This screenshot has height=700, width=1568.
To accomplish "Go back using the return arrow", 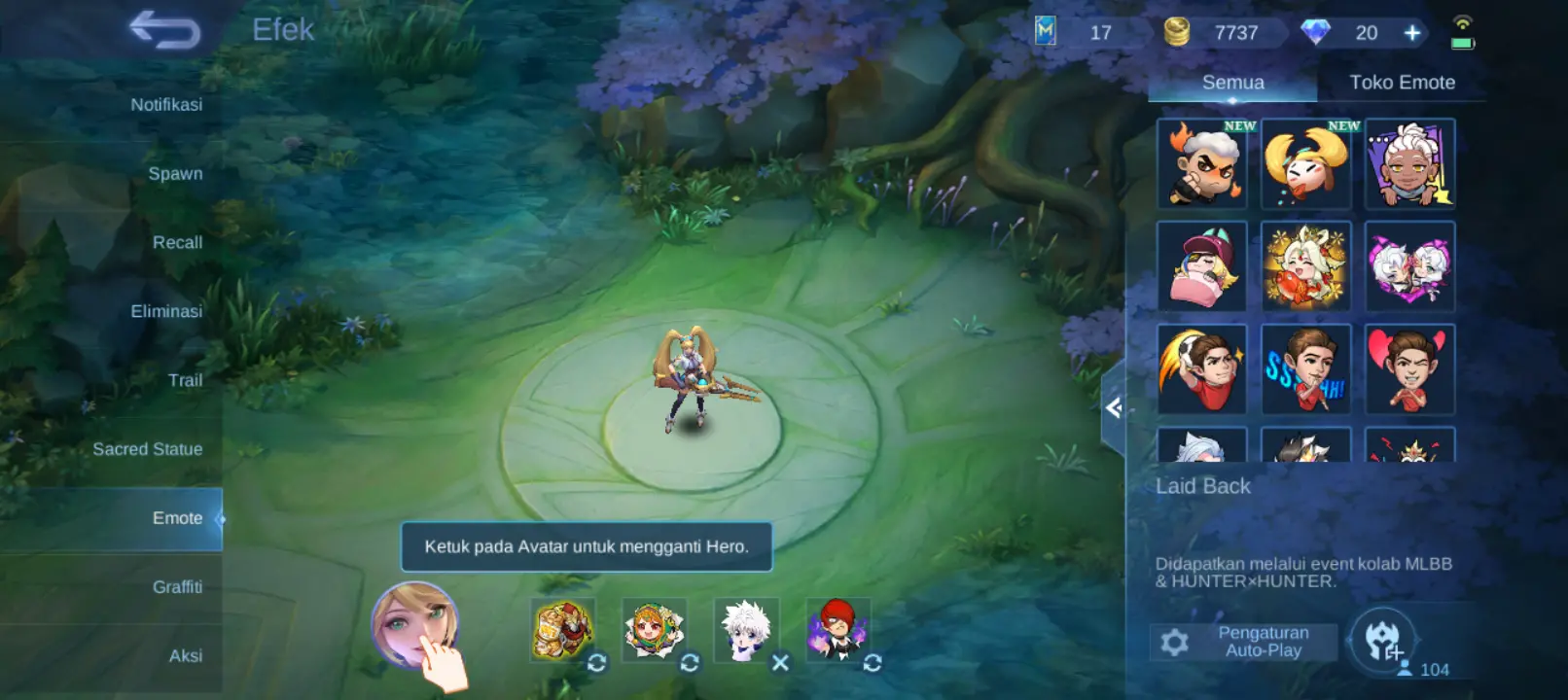I will [x=164, y=30].
